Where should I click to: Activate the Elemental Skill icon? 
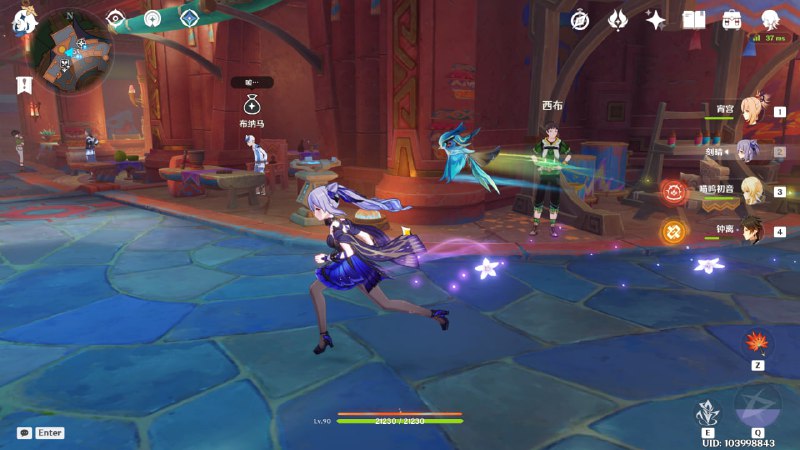(x=709, y=411)
